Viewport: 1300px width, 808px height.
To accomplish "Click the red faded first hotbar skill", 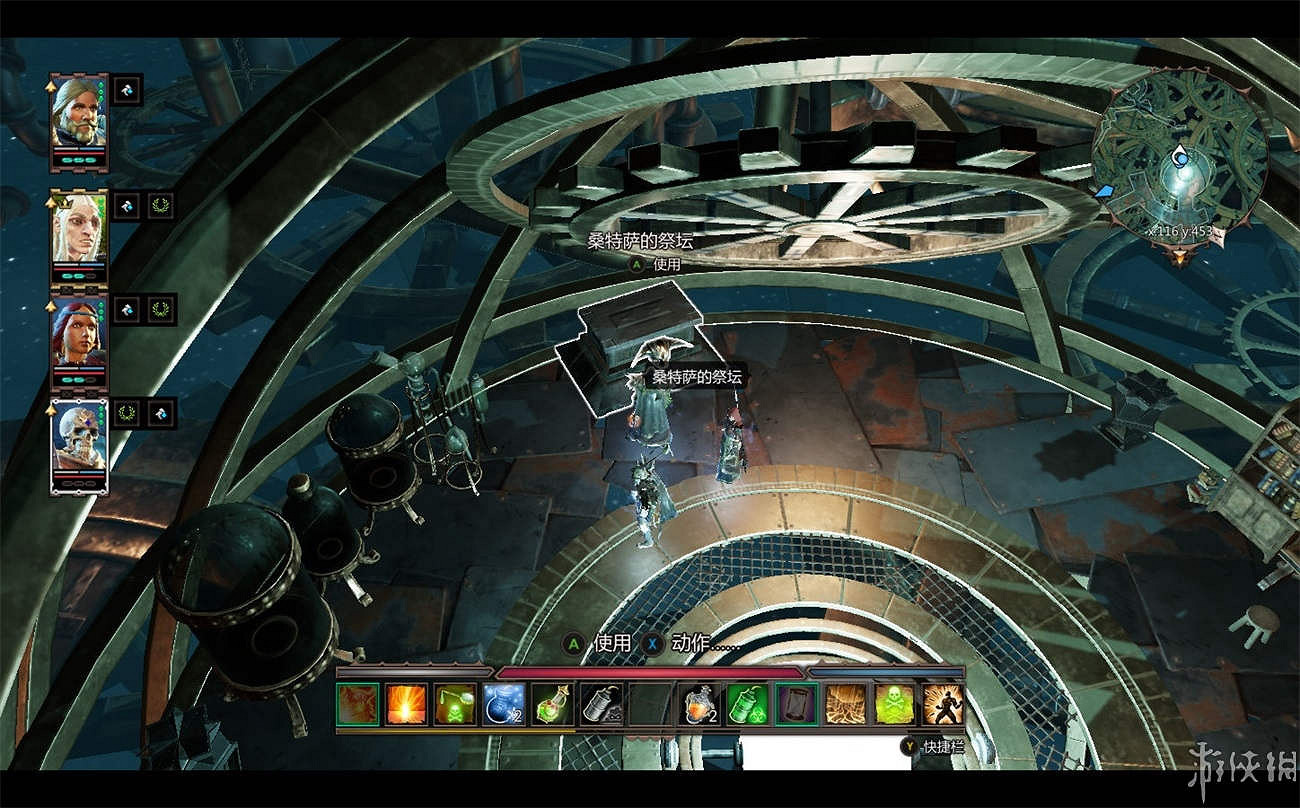I will pyautogui.click(x=358, y=704).
